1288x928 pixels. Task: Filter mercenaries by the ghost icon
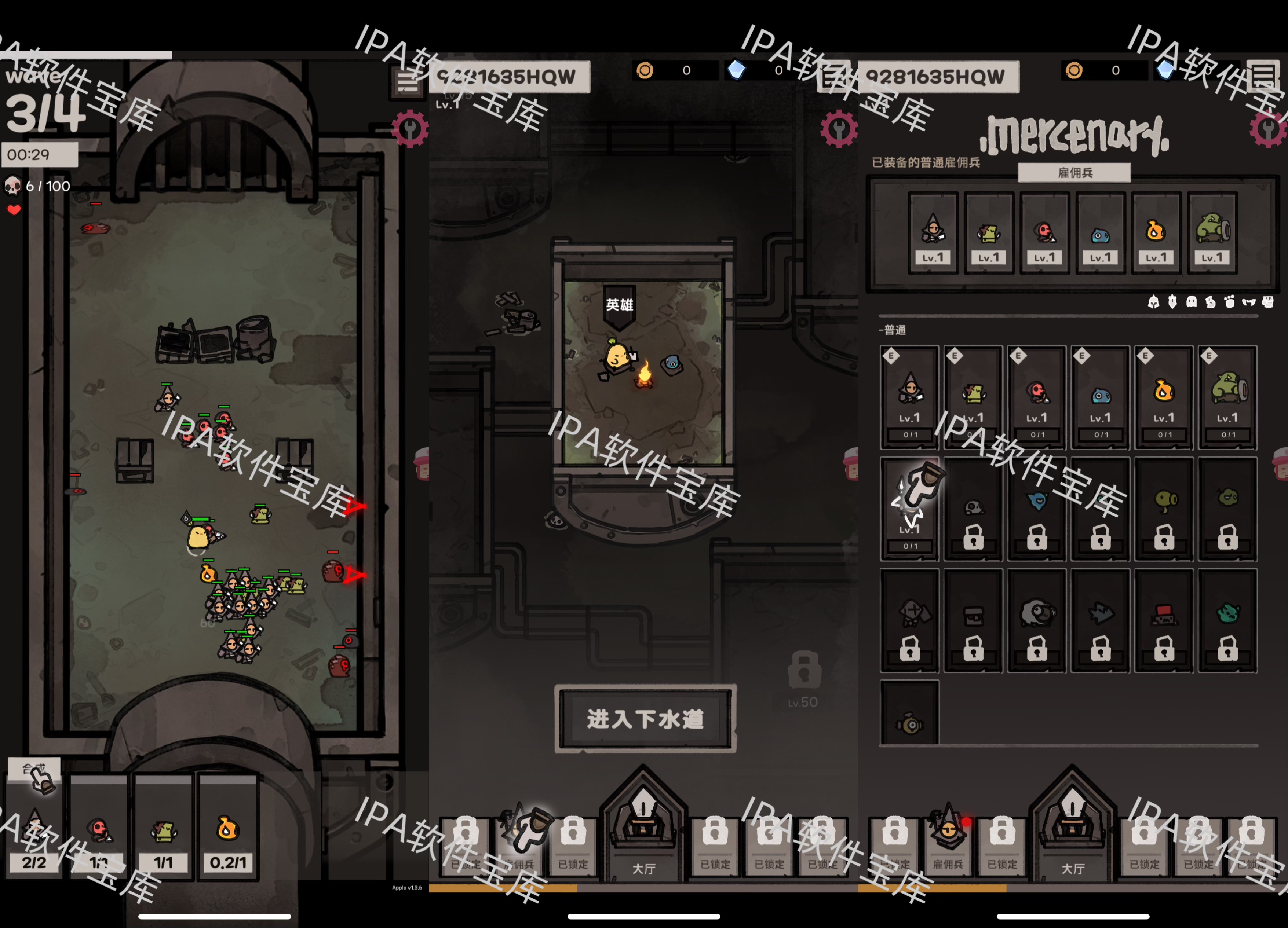[x=1192, y=302]
